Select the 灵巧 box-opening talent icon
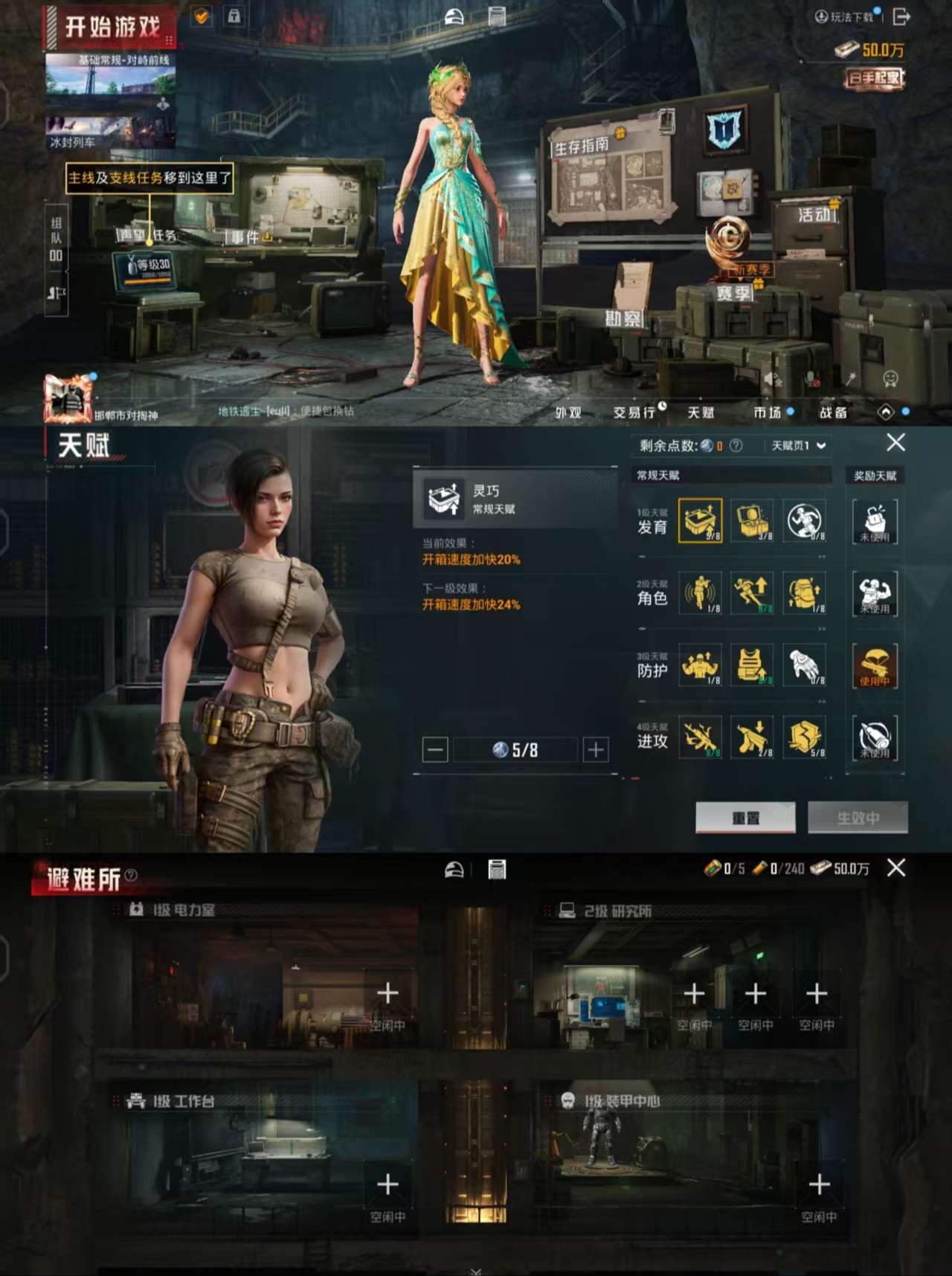952x1276 pixels. 700,519
